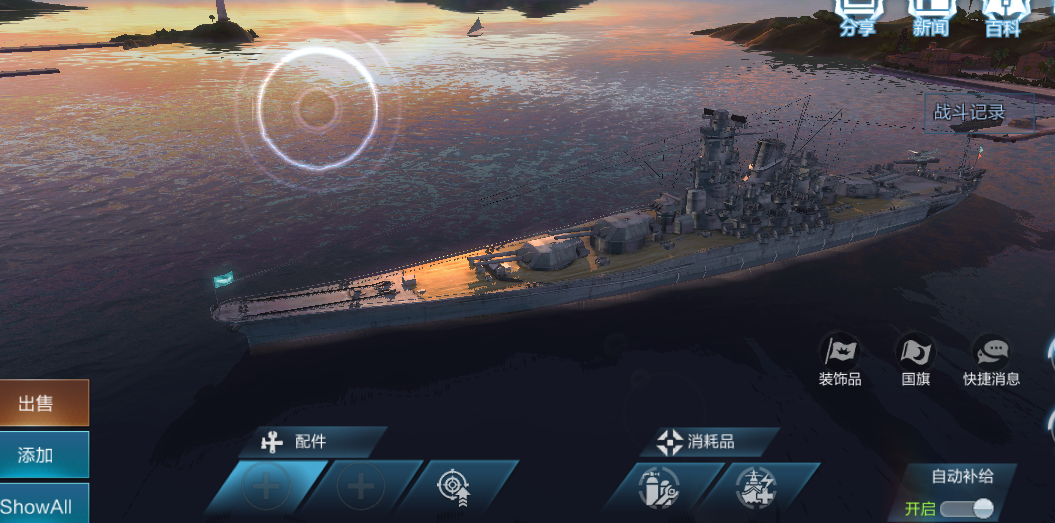Select the ship boost consumable slot
The height and width of the screenshot is (523, 1055).
coord(756,490)
